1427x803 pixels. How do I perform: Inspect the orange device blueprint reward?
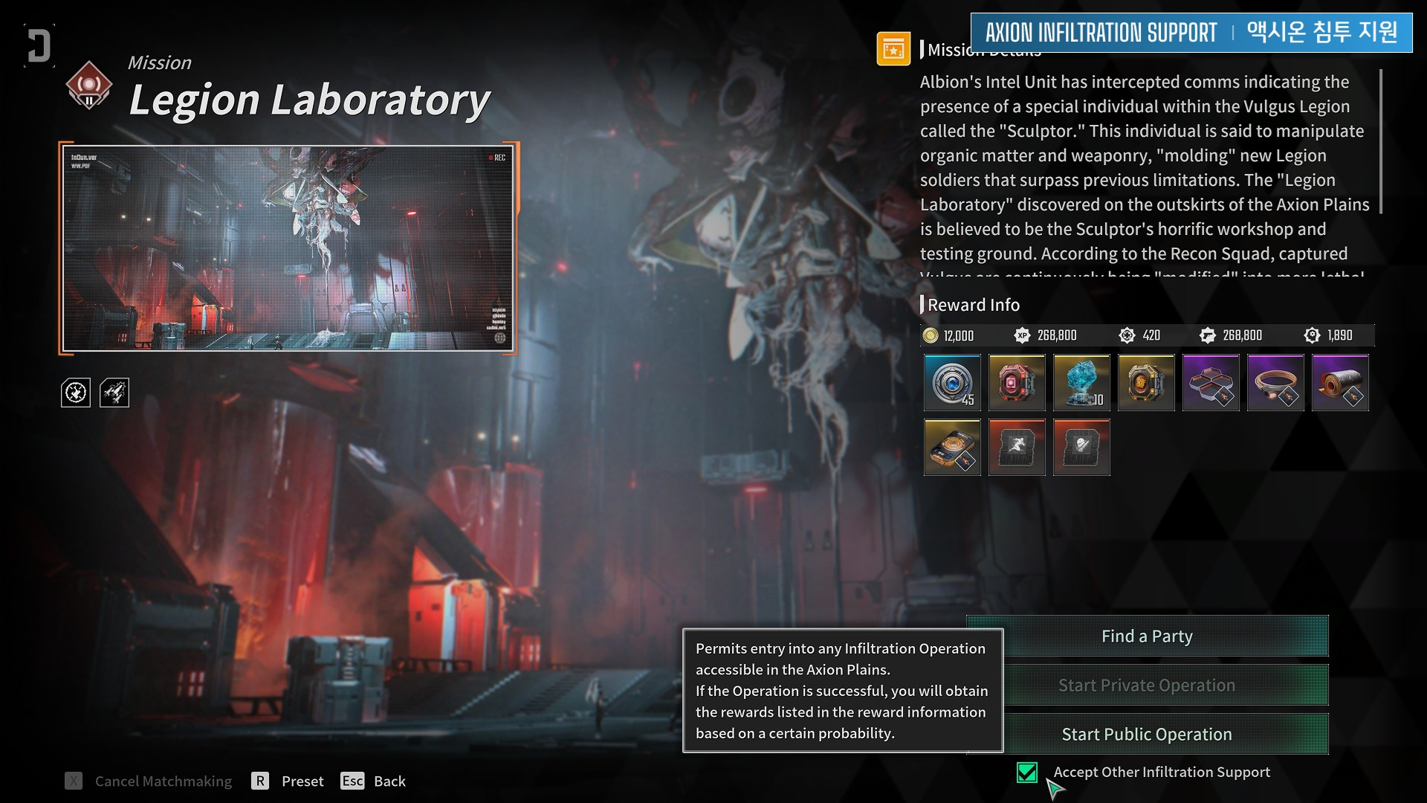click(x=952, y=447)
